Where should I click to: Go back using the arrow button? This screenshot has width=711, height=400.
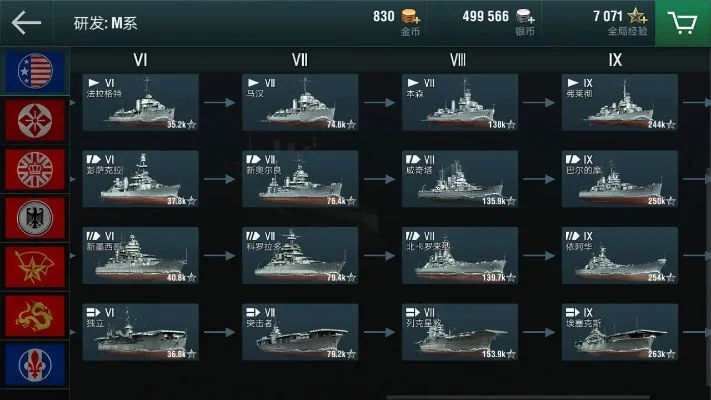(x=27, y=22)
